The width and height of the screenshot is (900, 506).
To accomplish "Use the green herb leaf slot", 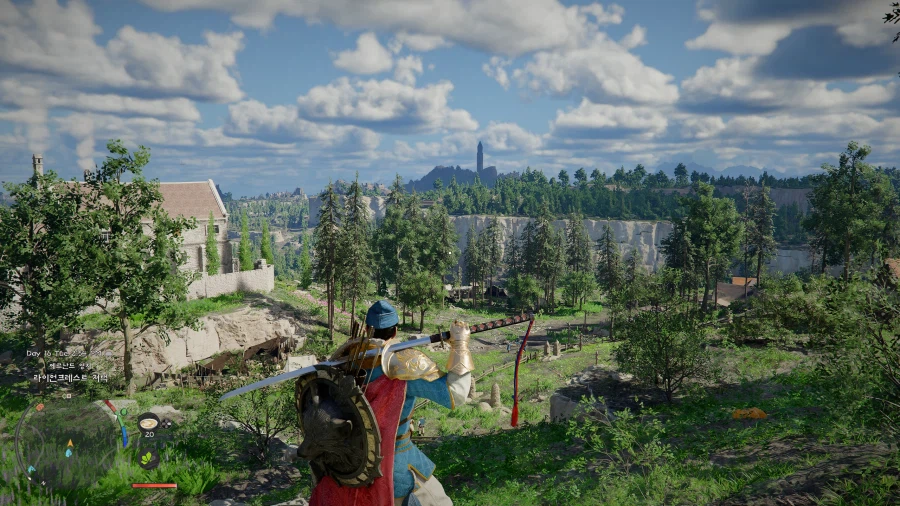I will (x=148, y=458).
